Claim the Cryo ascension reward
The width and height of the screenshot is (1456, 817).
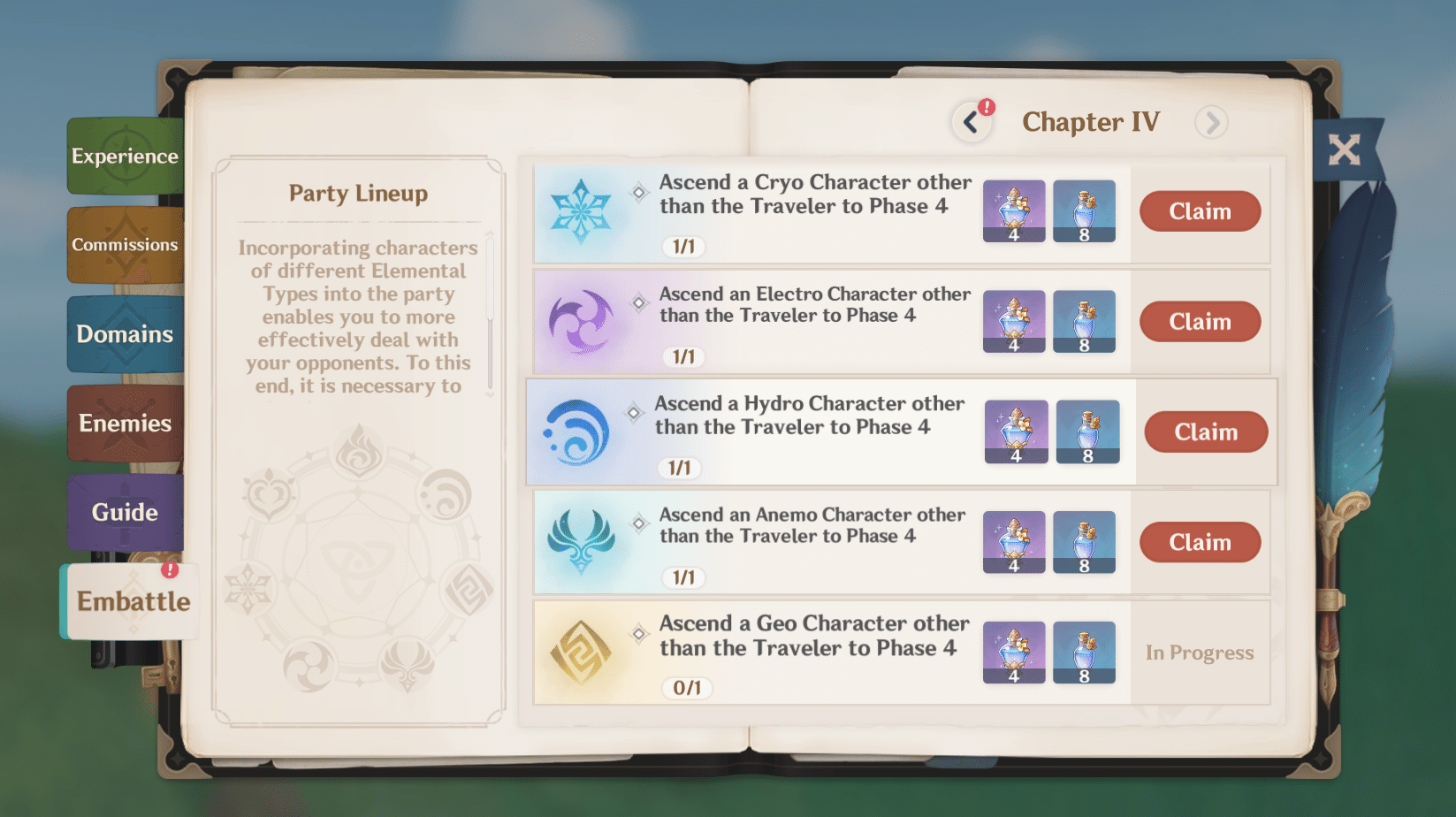[1200, 211]
